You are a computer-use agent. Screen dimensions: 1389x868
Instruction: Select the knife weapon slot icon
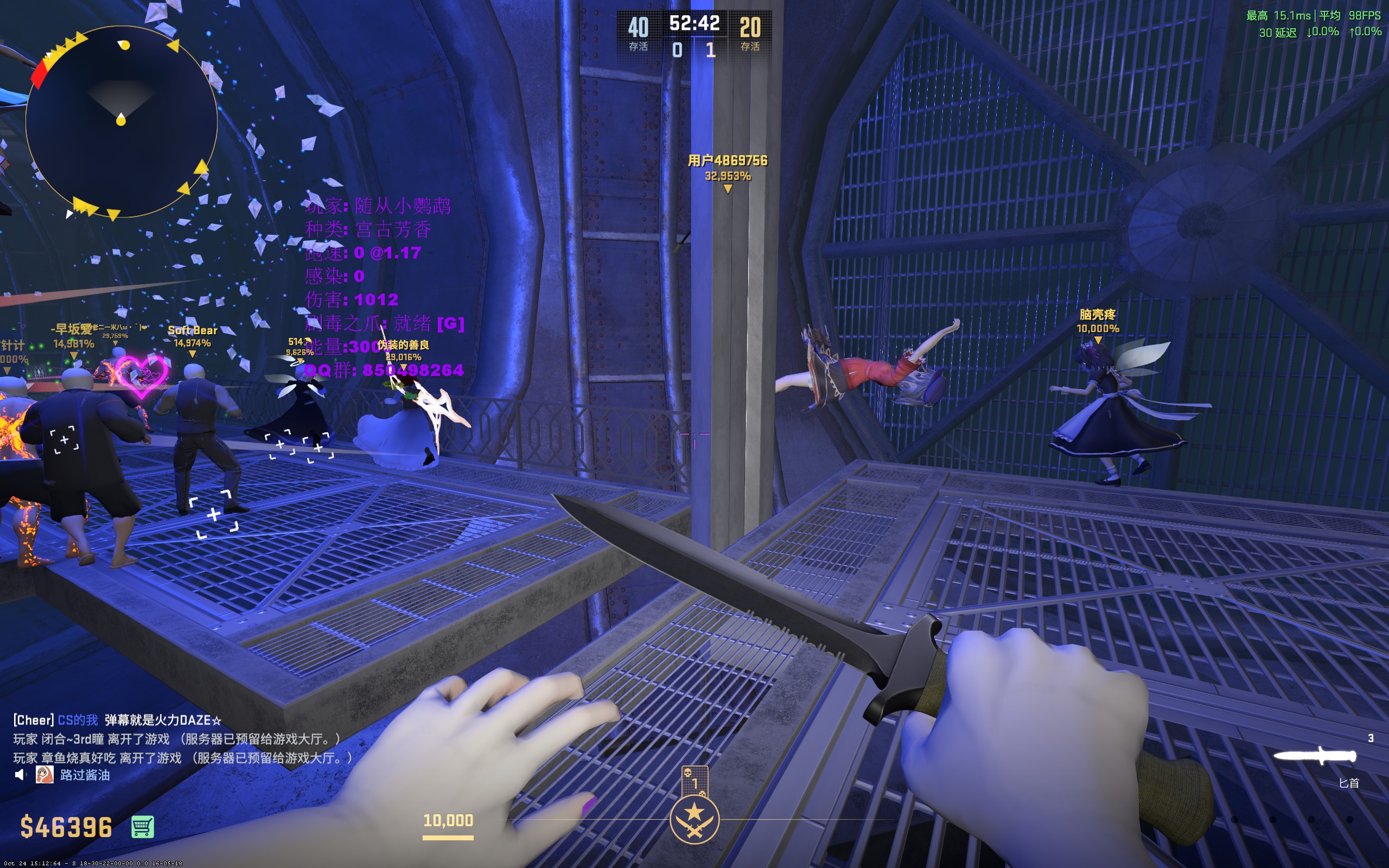pos(1315,756)
